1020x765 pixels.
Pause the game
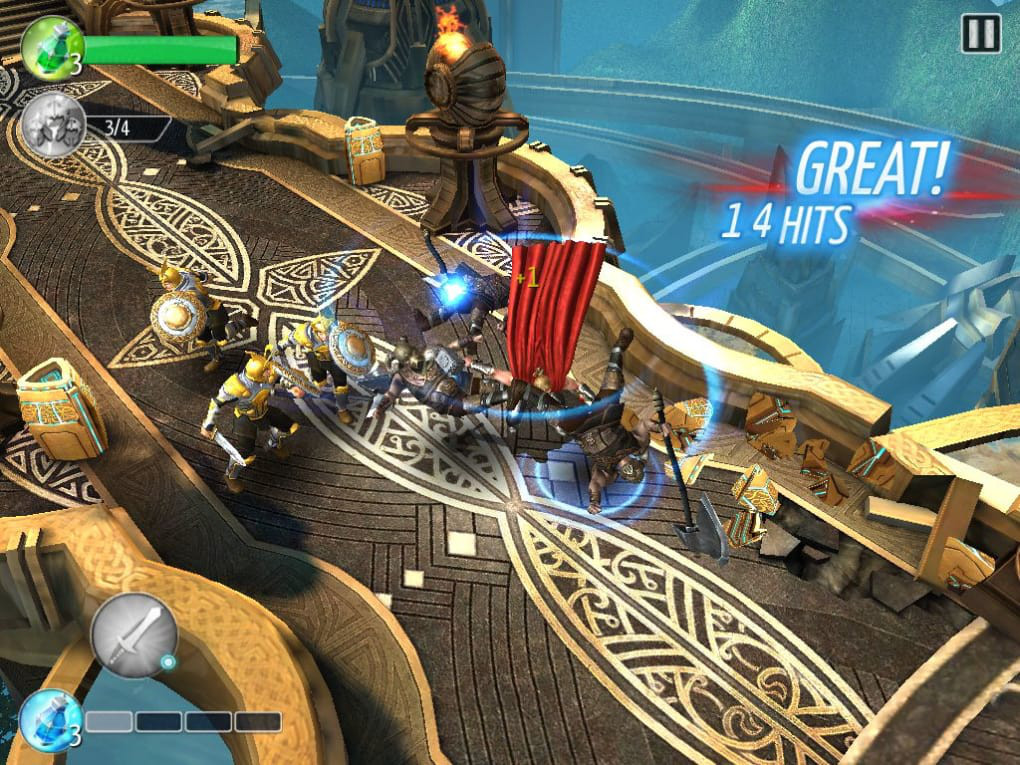pos(980,35)
